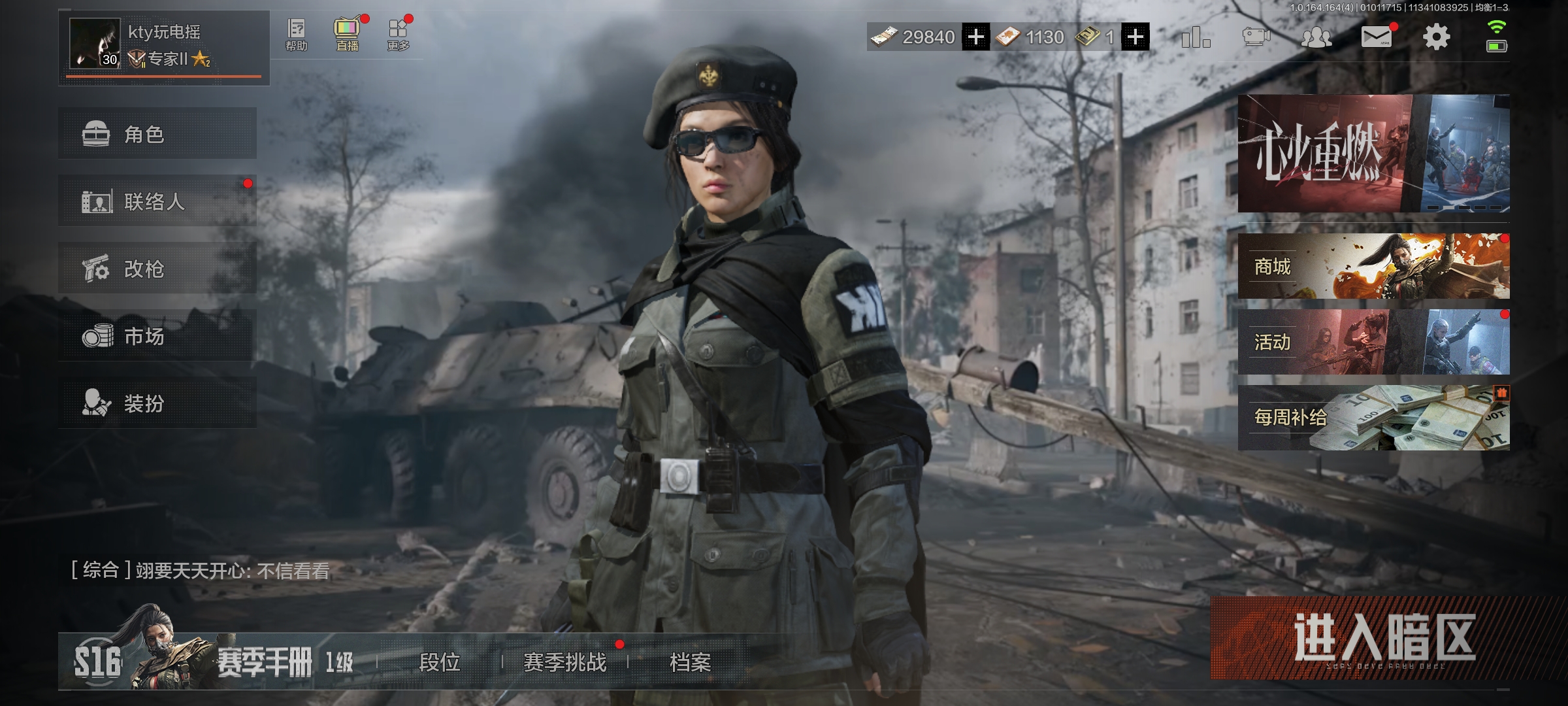Open the 联络人 contacts menu
The height and width of the screenshot is (706, 1568).
click(x=157, y=201)
